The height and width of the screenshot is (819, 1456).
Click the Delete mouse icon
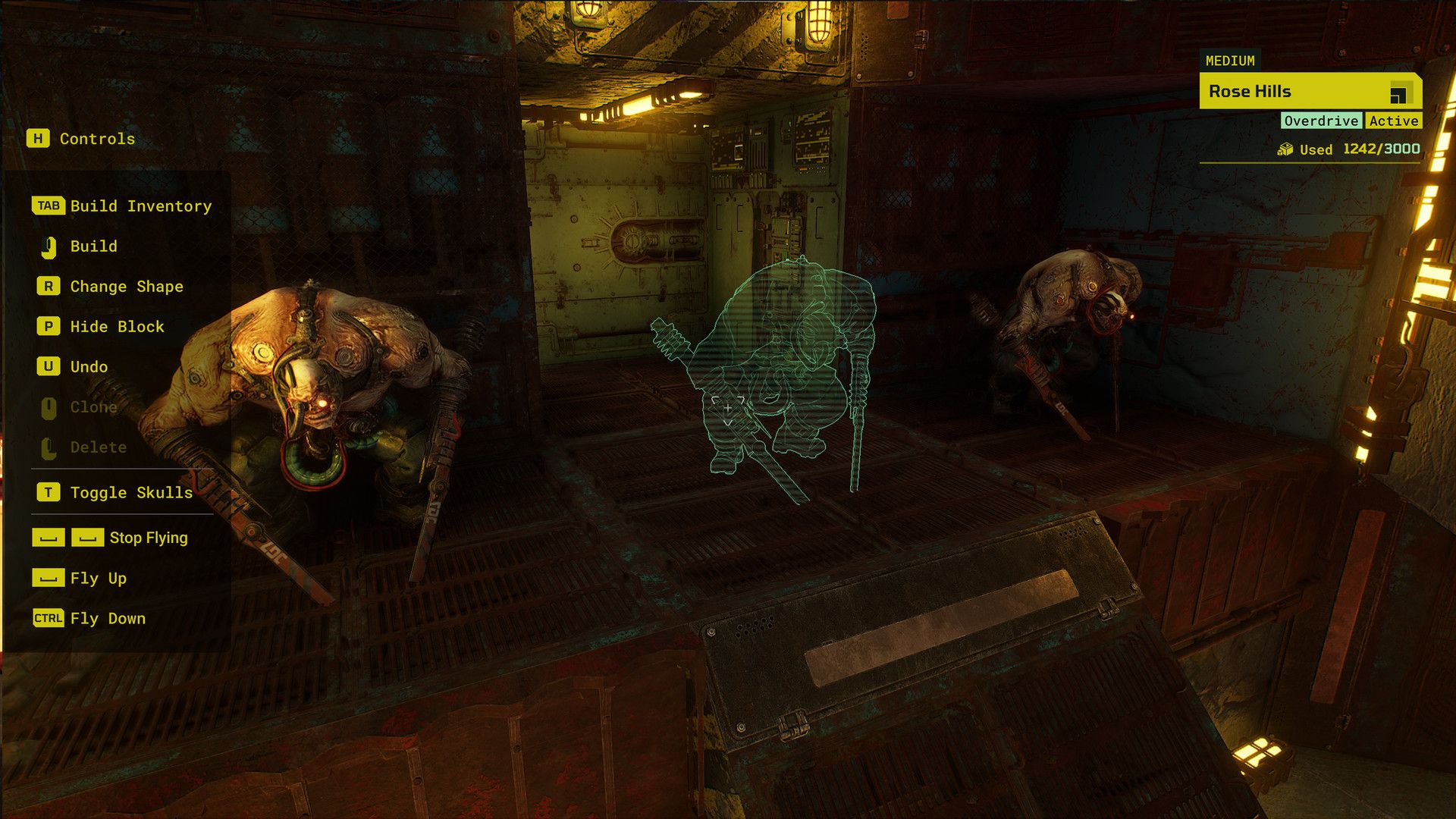tap(49, 447)
